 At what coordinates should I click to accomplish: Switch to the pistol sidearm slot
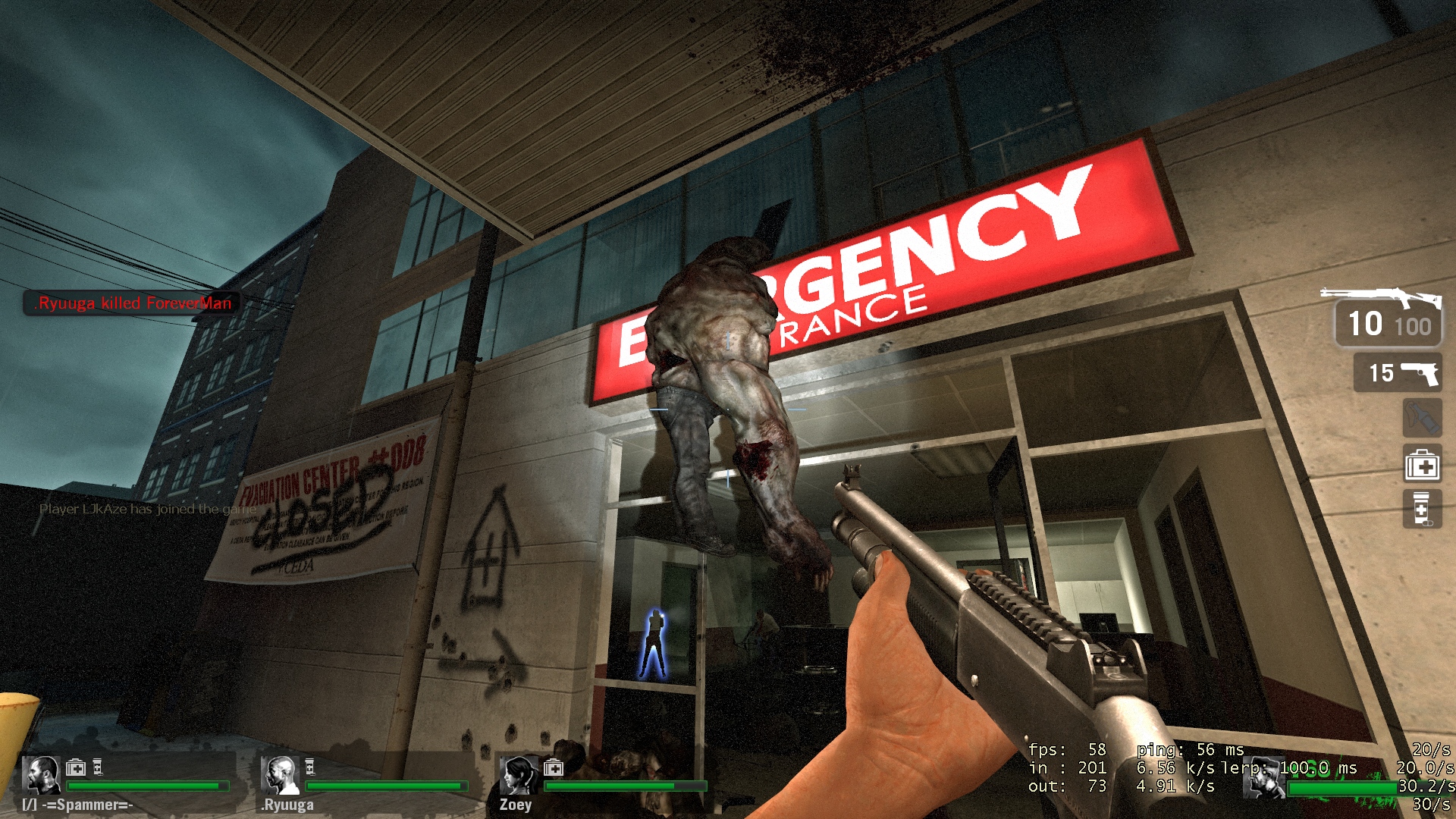click(1398, 372)
